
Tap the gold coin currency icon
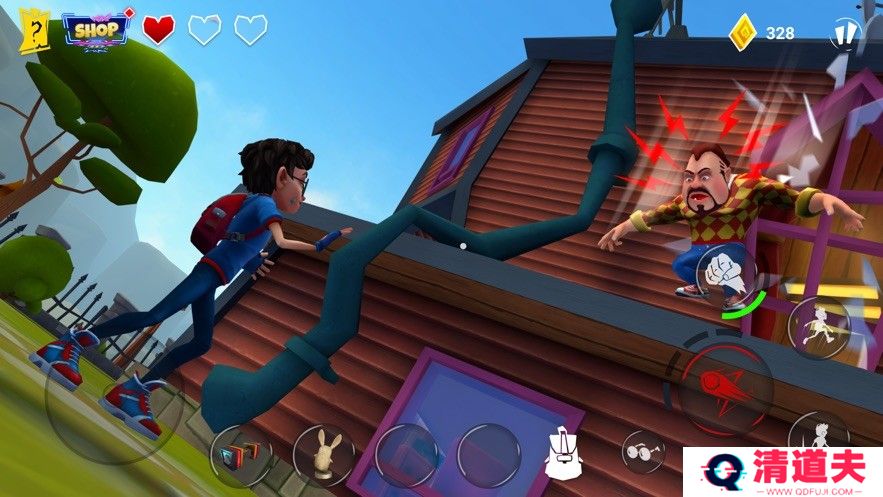click(x=743, y=32)
